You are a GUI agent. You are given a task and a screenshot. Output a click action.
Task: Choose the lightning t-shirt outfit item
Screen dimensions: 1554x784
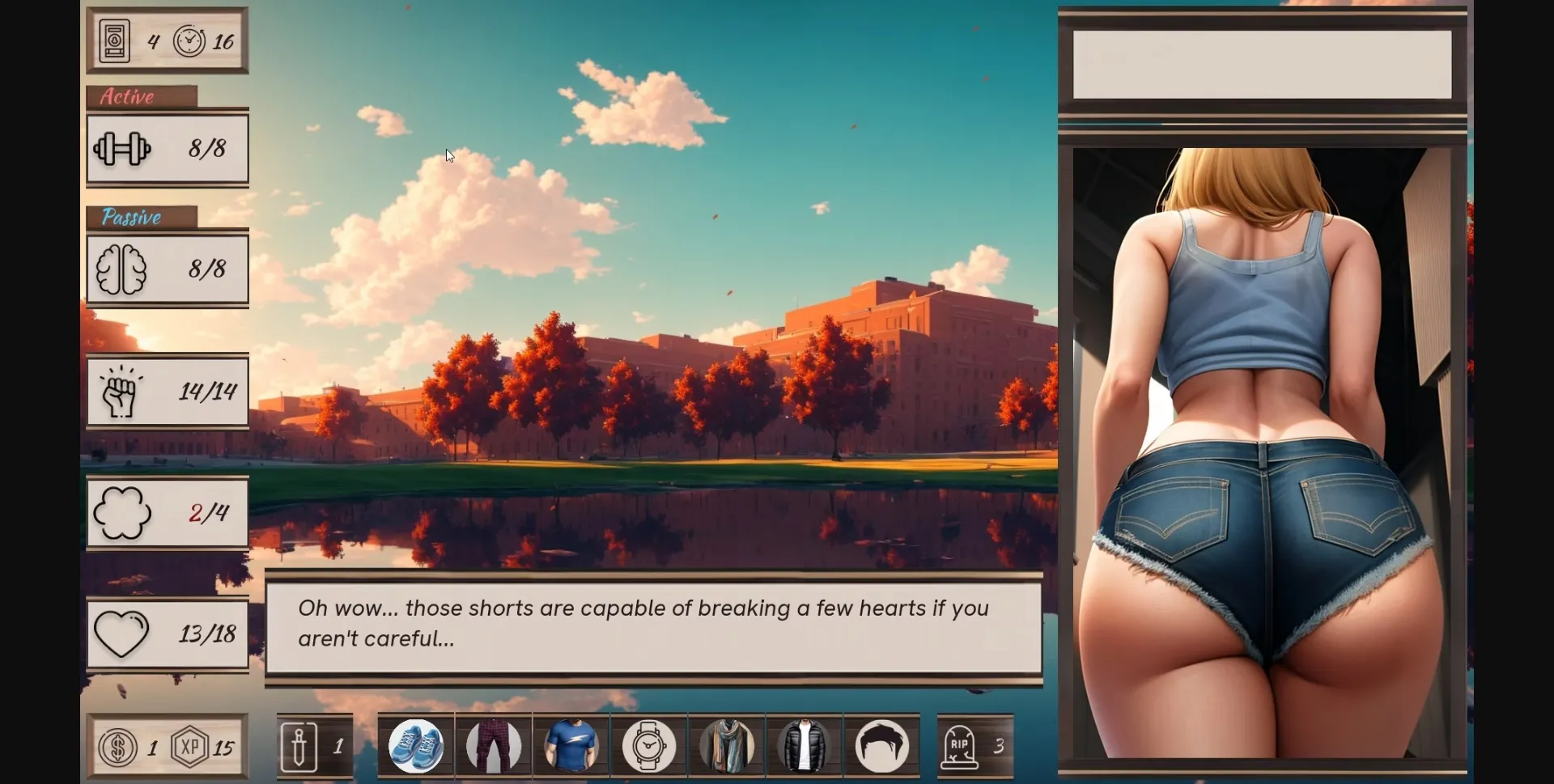point(571,745)
